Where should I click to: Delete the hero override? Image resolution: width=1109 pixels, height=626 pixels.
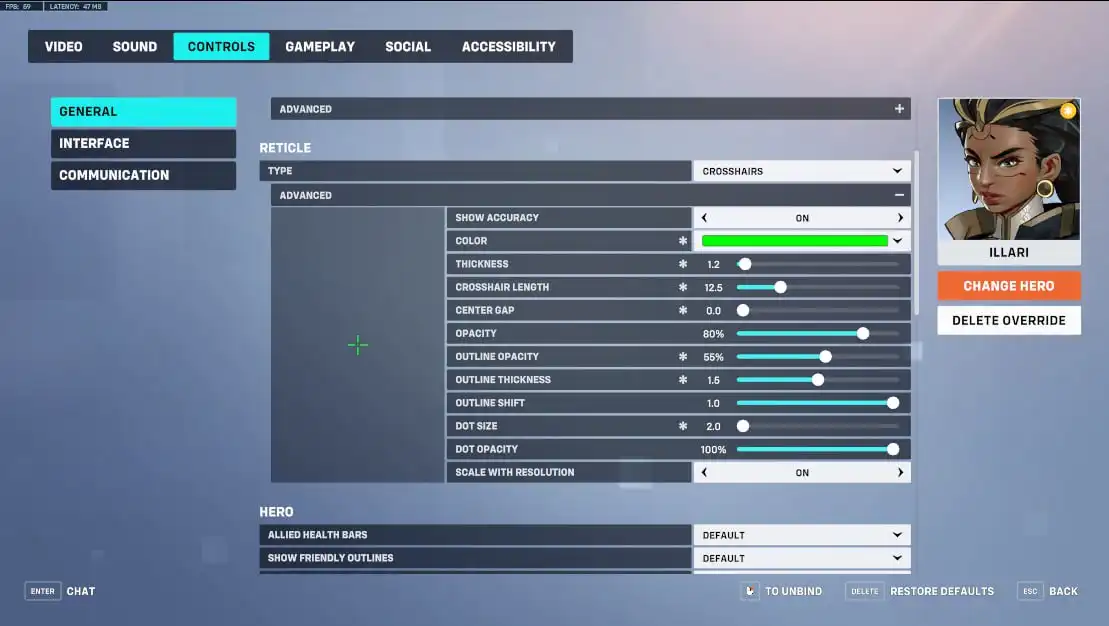(1008, 321)
